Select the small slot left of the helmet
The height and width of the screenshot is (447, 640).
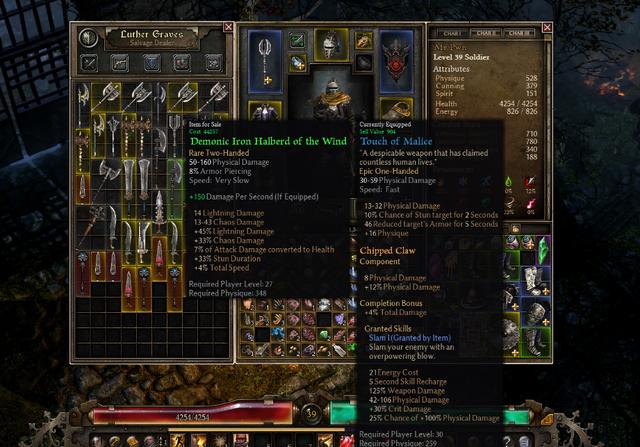pos(298,40)
